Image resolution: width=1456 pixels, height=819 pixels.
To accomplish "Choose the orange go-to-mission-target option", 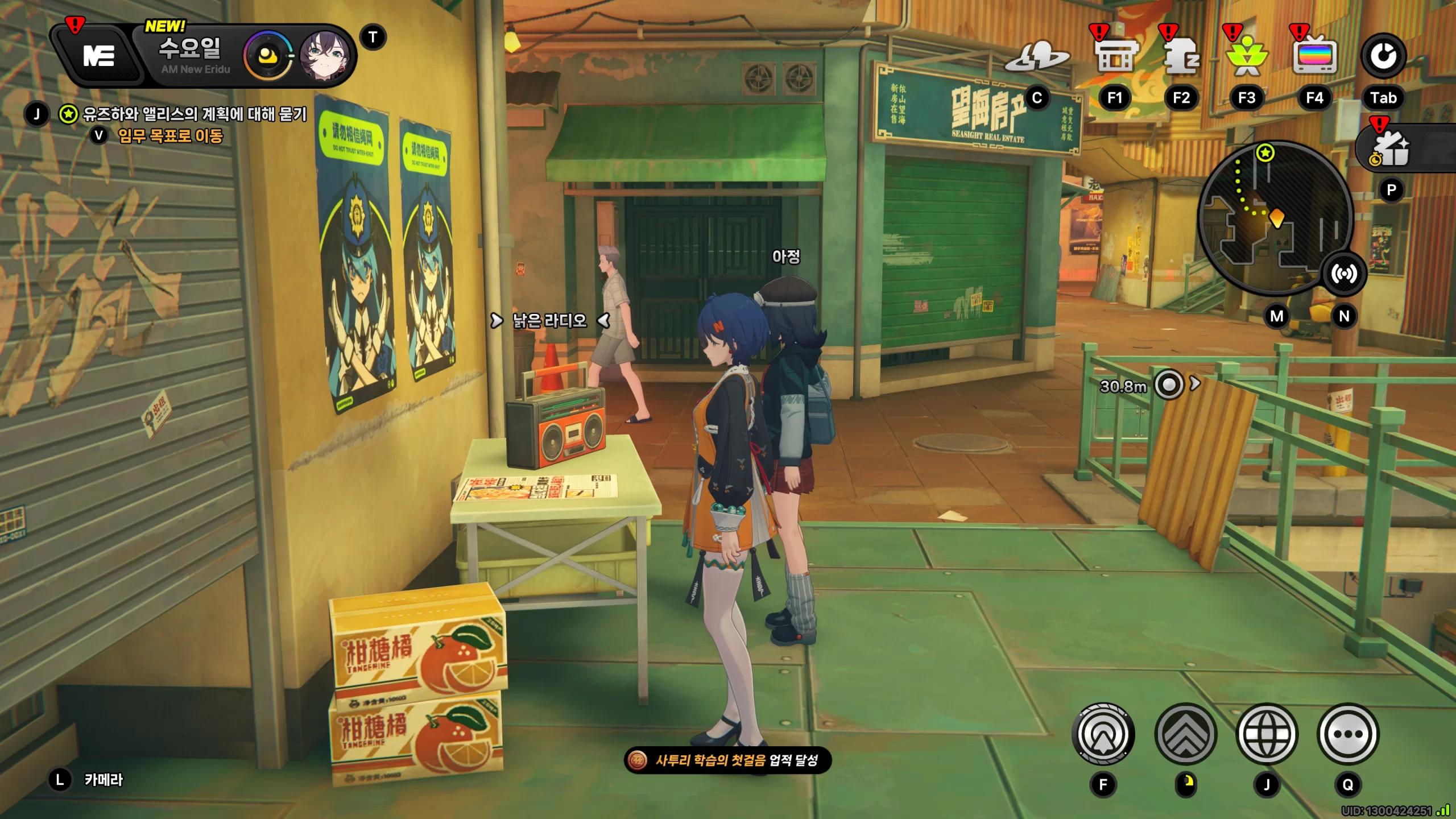I will pos(170,136).
